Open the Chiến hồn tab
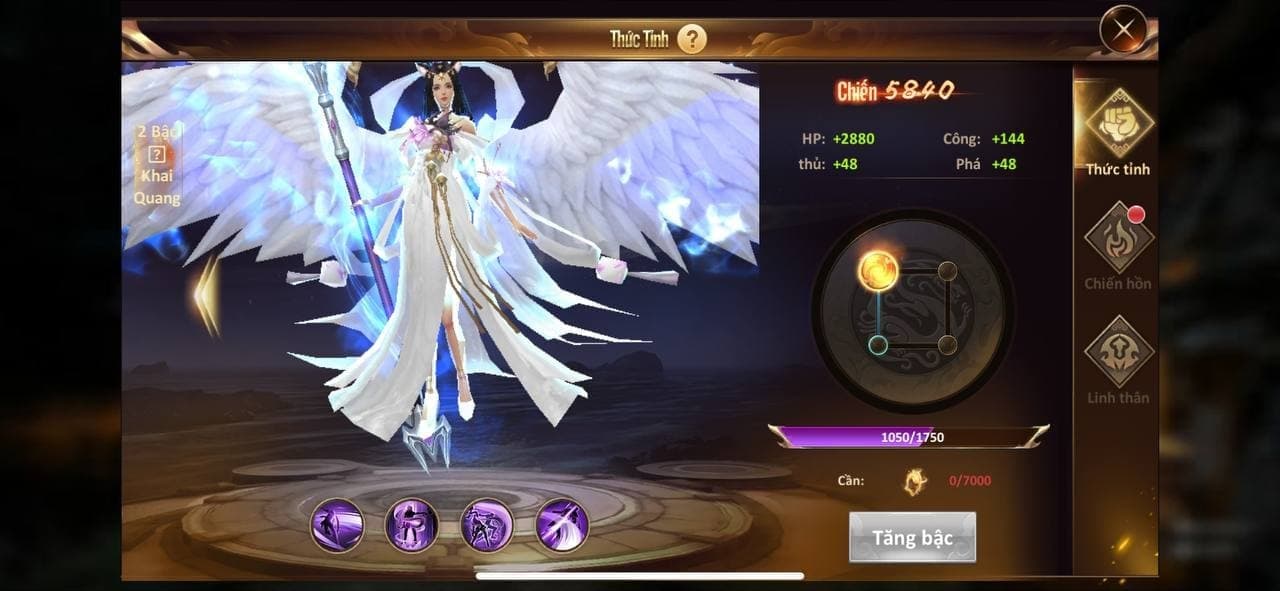Viewport: 1280px width, 591px height. (1118, 246)
